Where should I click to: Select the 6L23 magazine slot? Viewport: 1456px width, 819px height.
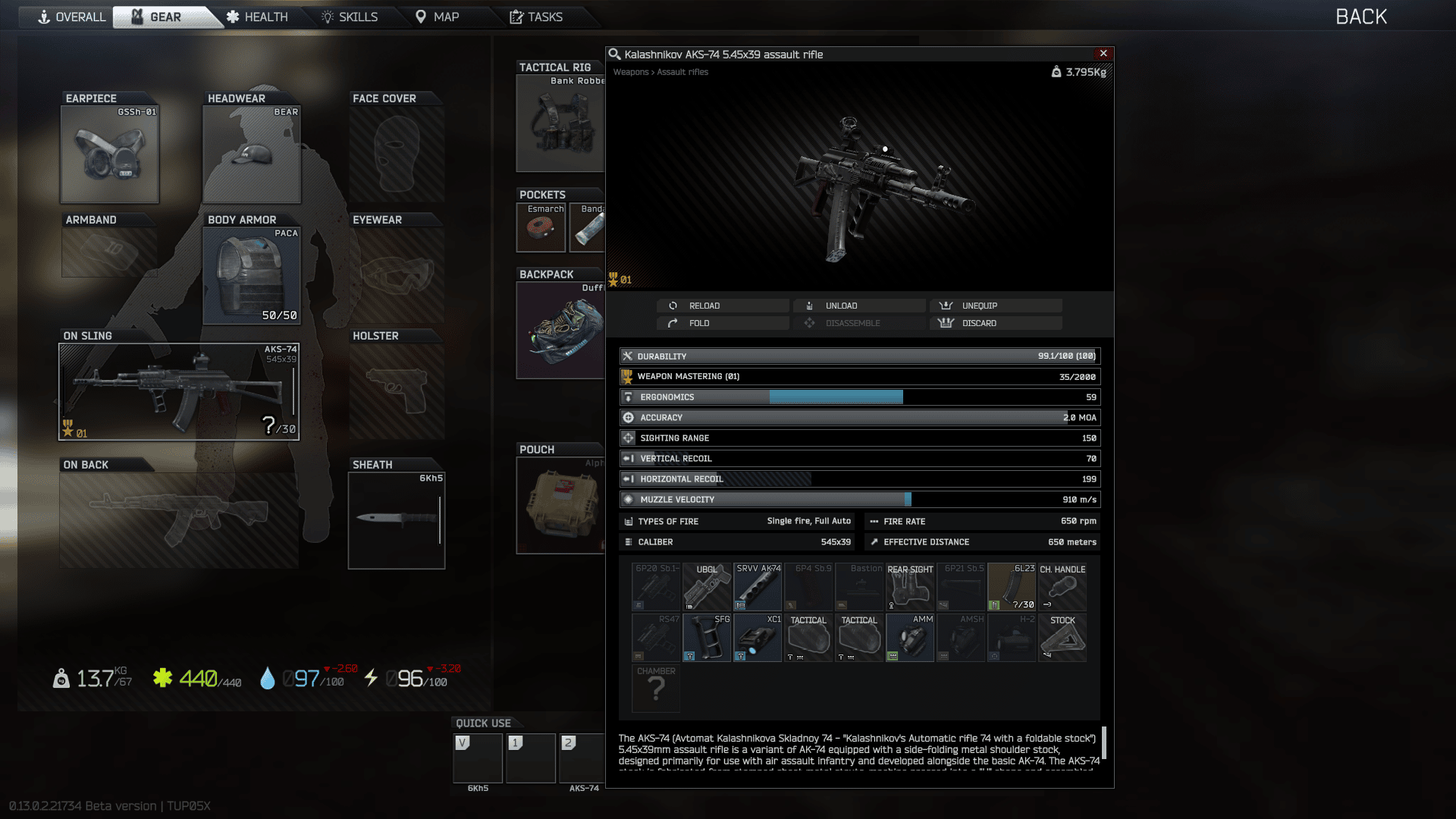click(x=1012, y=586)
